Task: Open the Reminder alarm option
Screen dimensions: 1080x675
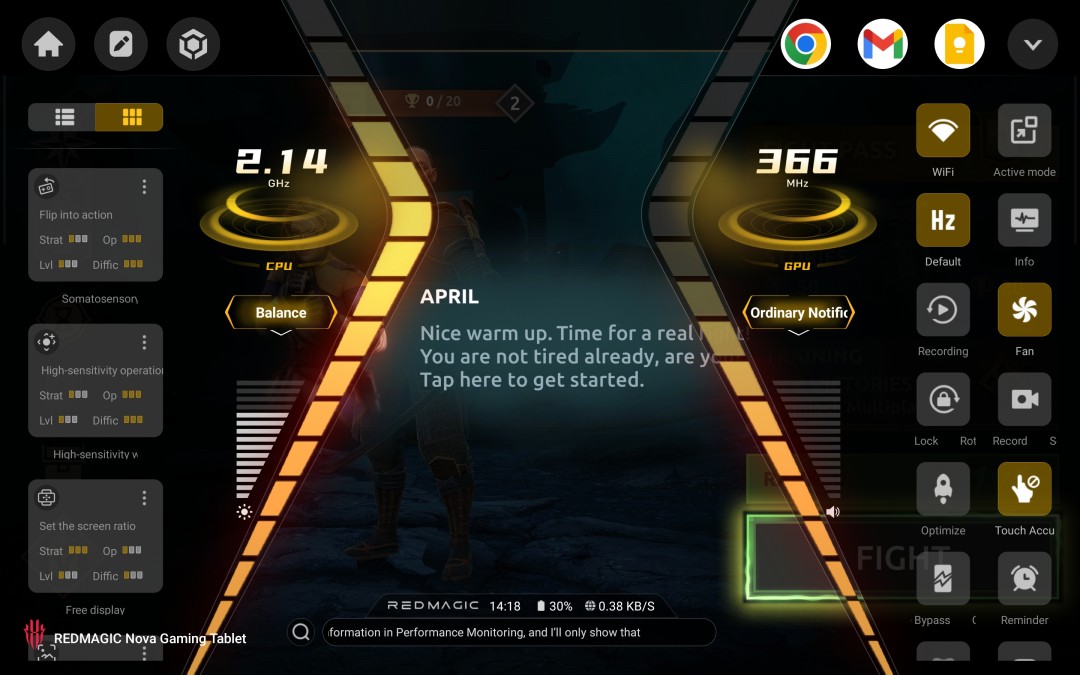Action: click(1024, 578)
